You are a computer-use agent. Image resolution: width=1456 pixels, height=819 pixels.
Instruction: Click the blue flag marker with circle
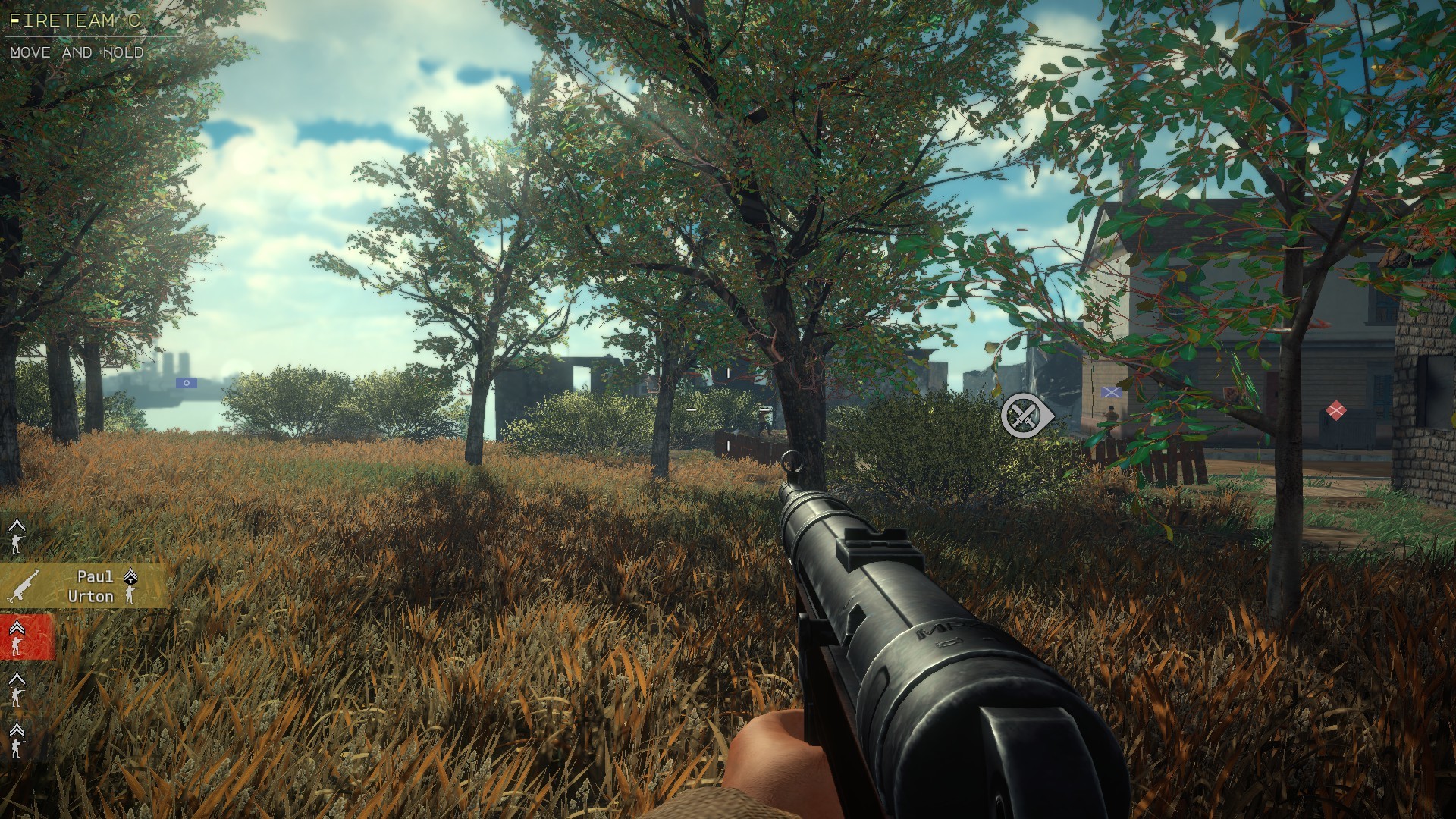186,383
